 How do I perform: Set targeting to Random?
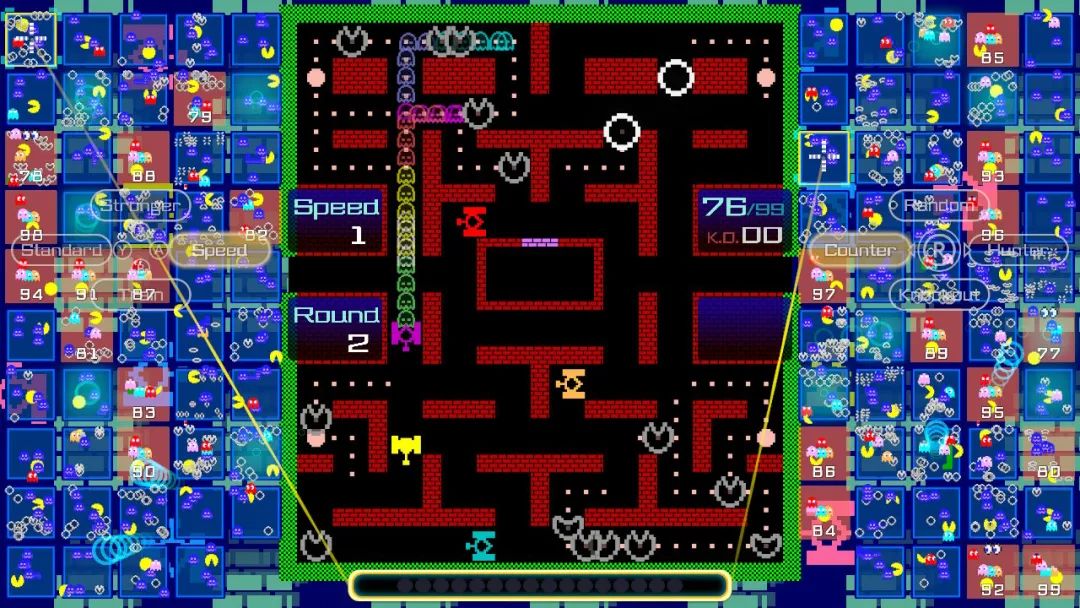tap(939, 206)
